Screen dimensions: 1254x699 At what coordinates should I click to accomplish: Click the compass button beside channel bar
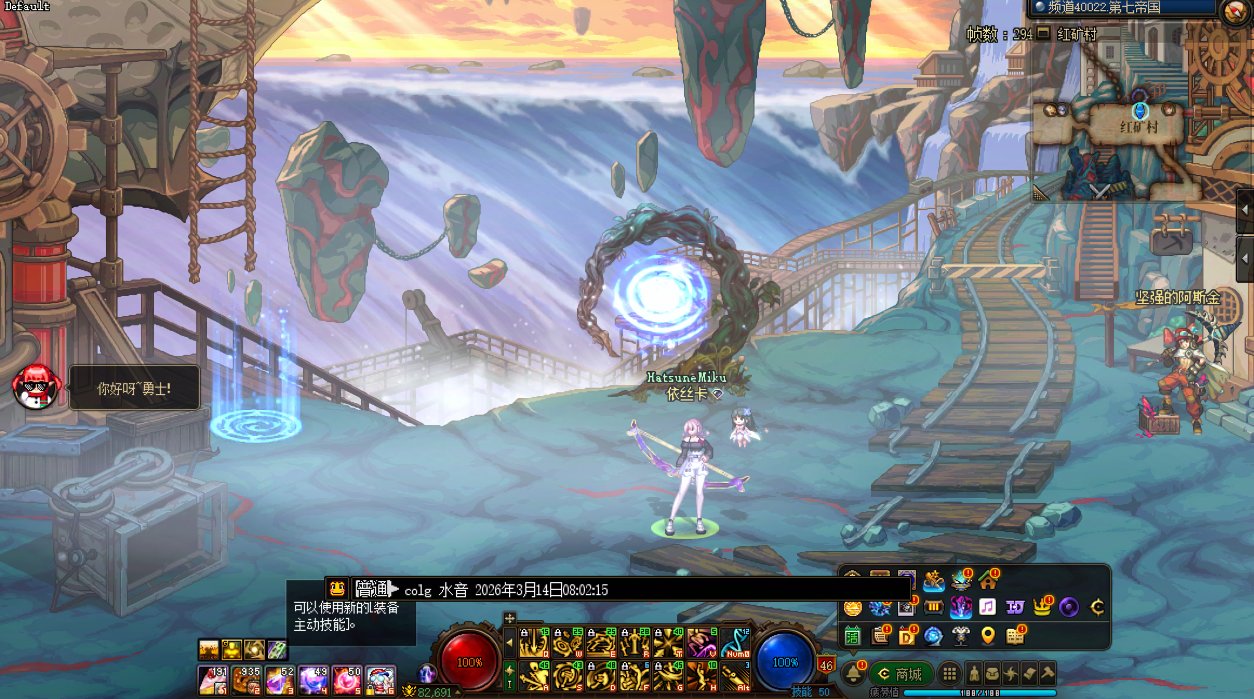click(1236, 12)
